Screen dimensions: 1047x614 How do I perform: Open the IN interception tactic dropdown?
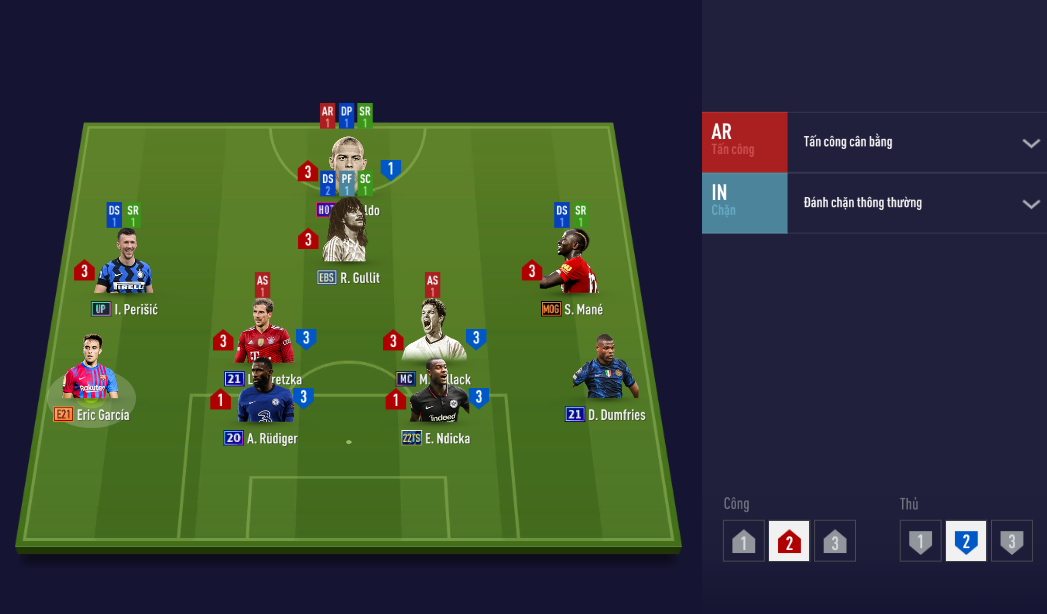1031,204
